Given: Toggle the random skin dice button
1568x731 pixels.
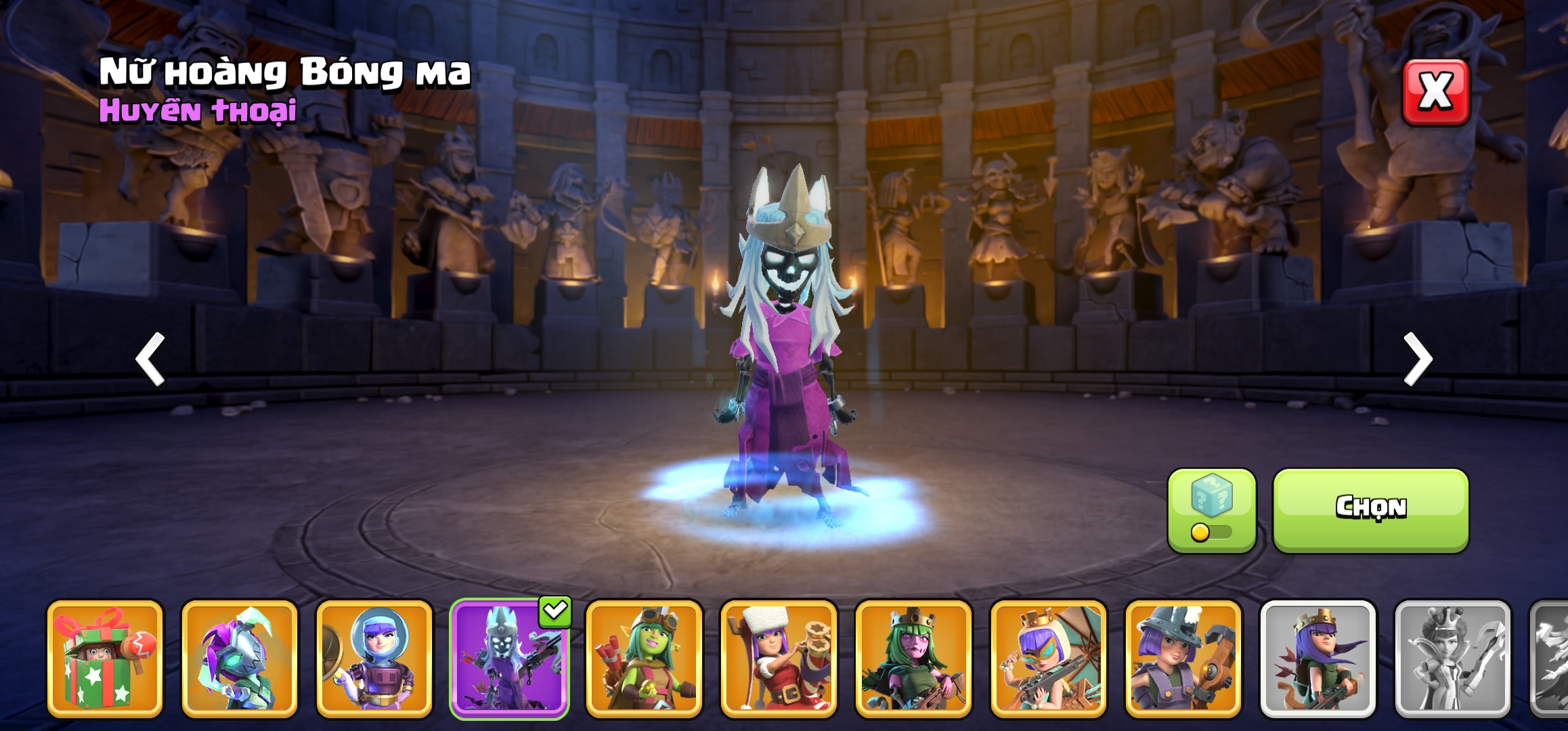Looking at the screenshot, I should point(1211,510).
